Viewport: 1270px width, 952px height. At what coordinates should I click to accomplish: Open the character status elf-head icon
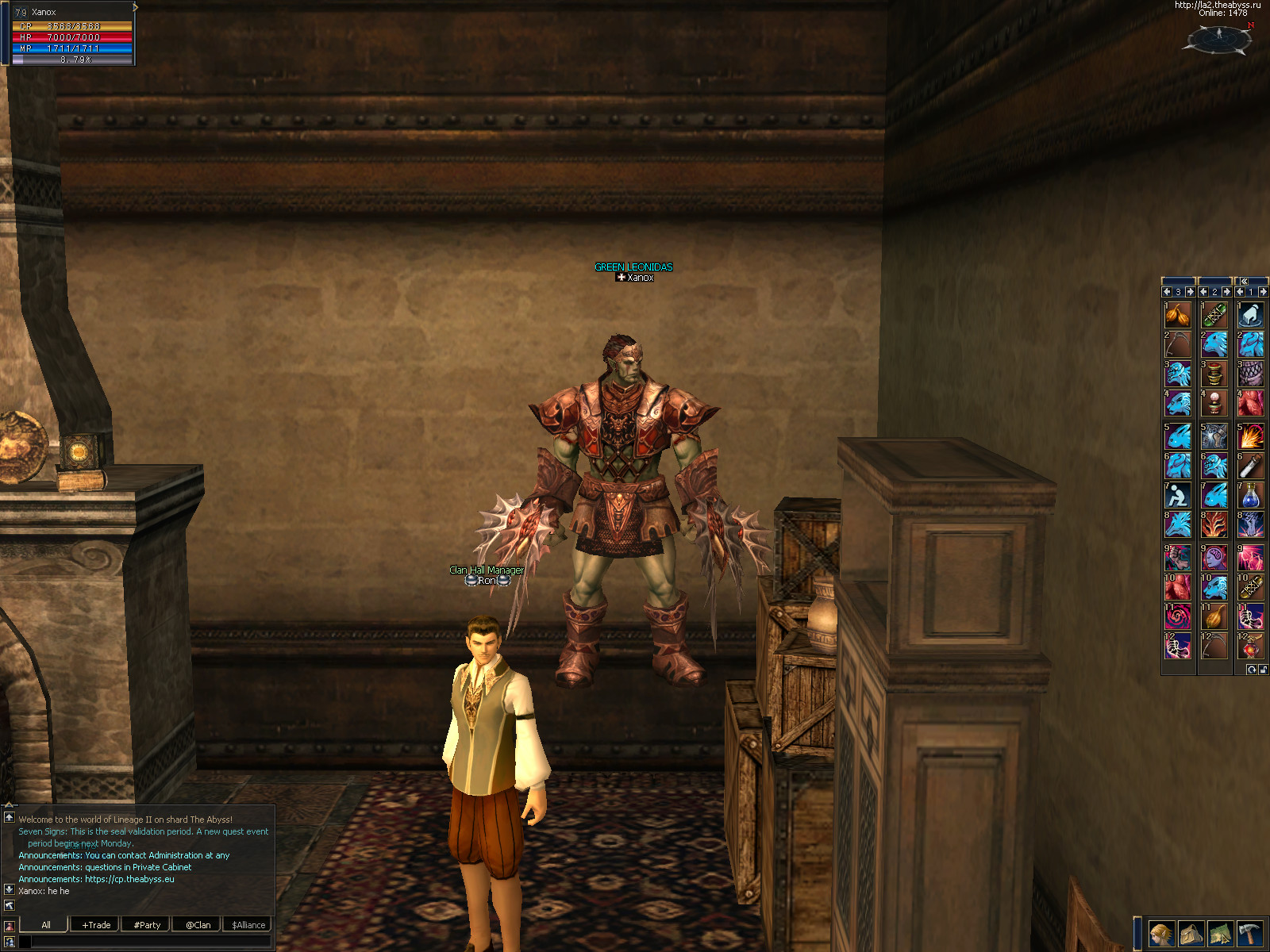click(x=1161, y=934)
